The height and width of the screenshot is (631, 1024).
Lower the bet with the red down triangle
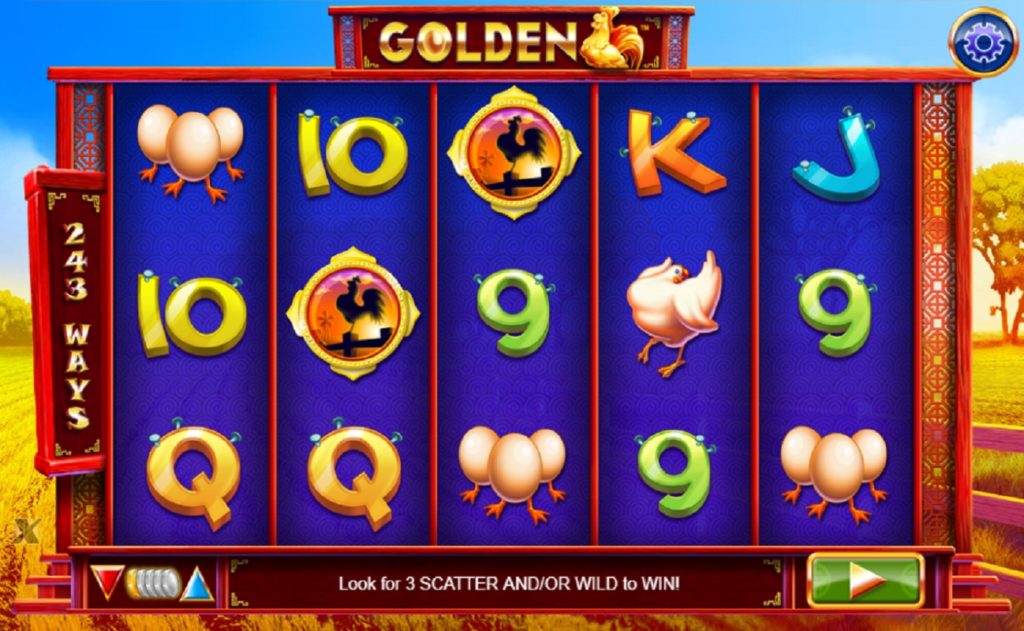click(107, 581)
